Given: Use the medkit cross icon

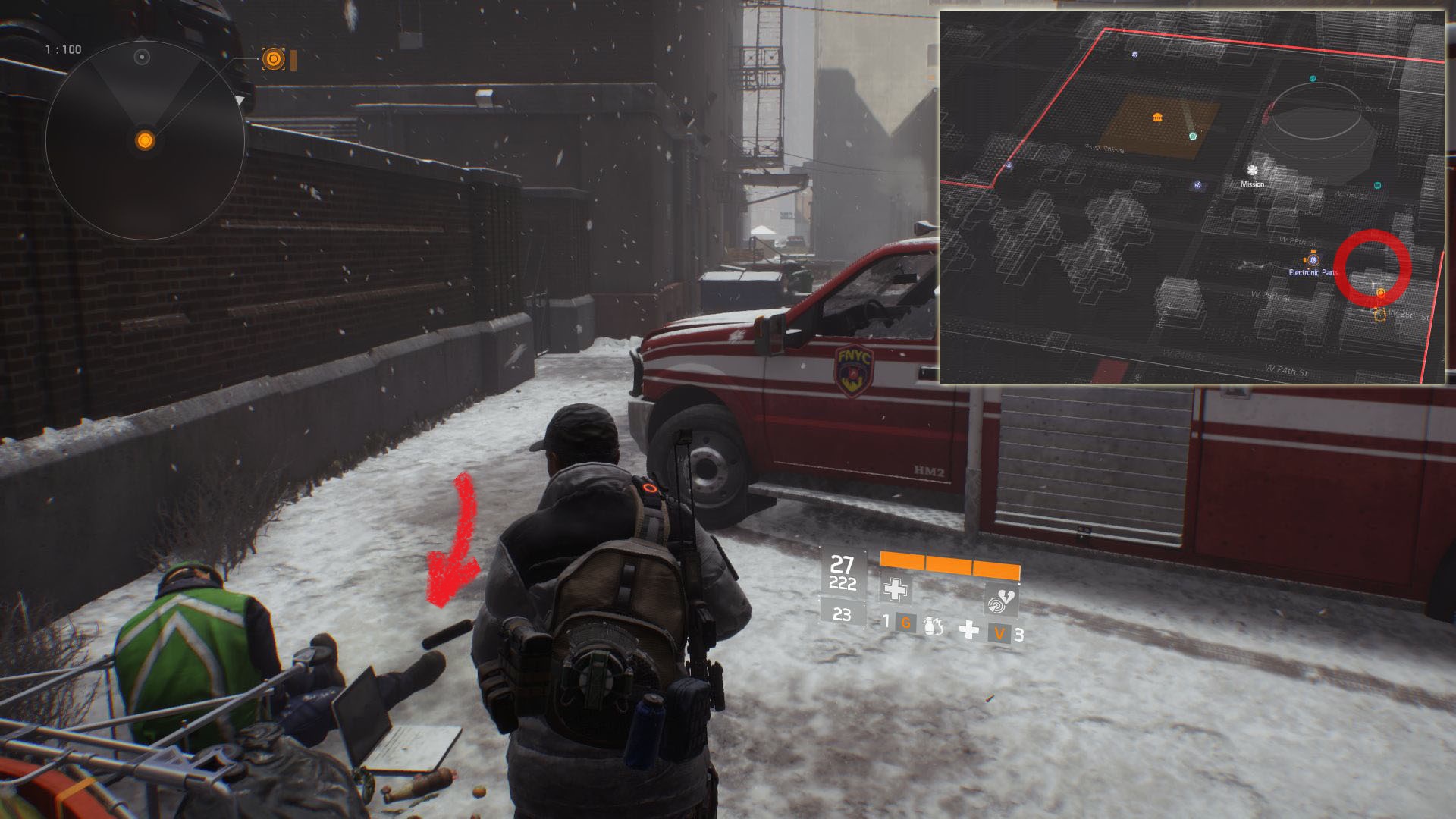Looking at the screenshot, I should click(969, 630).
